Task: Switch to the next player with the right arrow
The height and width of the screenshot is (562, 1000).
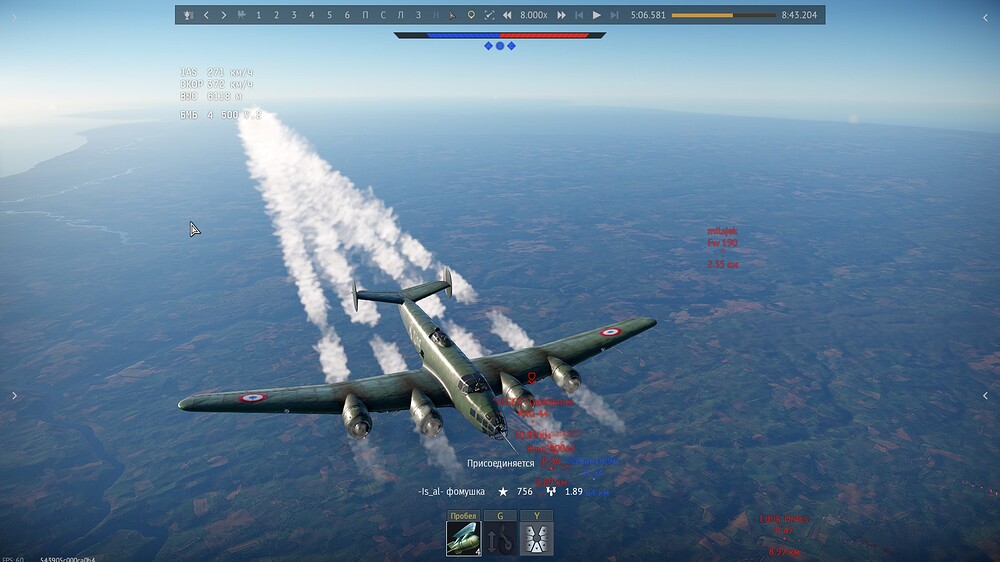Action: click(x=223, y=15)
